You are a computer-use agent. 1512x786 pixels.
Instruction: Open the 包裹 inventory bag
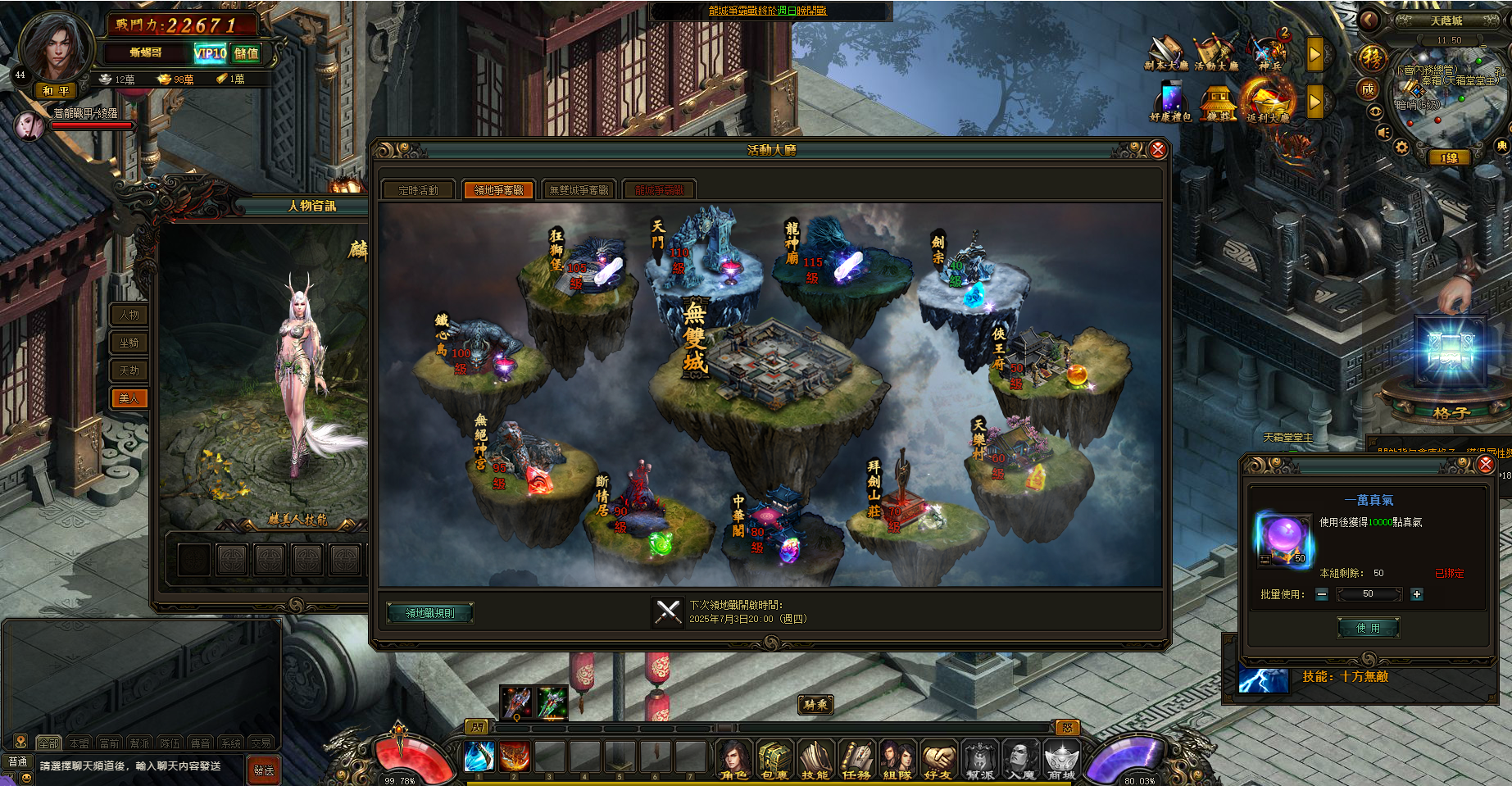tap(774, 760)
